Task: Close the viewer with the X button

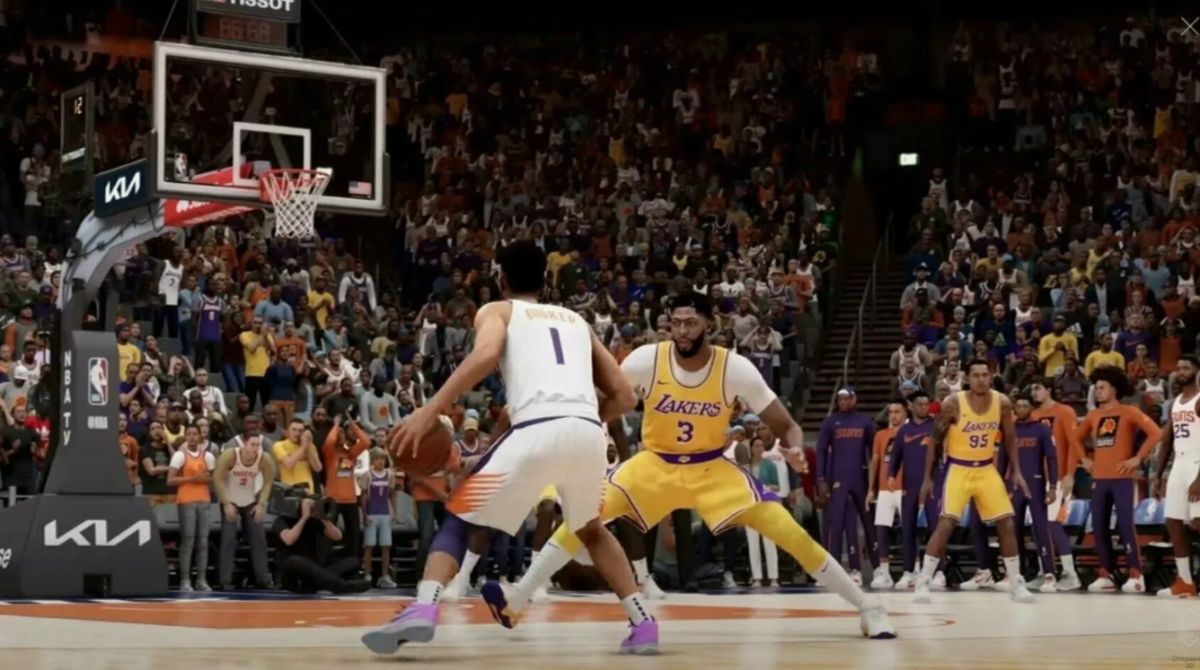Action: coord(1188,26)
